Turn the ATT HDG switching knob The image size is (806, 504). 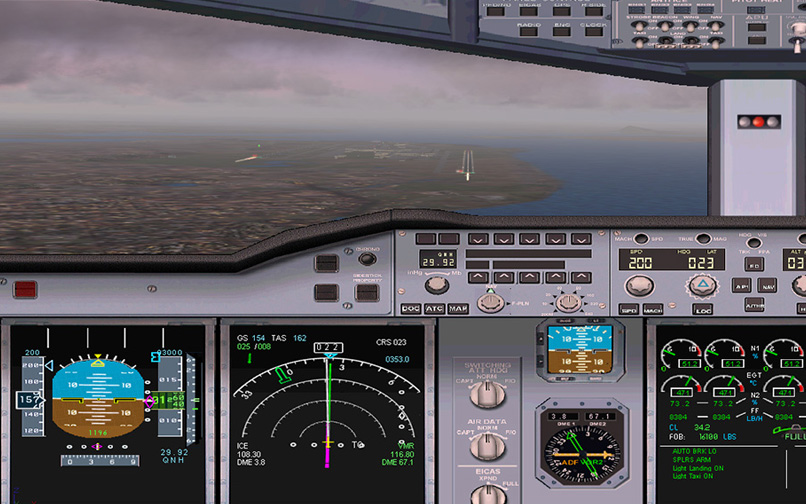click(x=488, y=394)
